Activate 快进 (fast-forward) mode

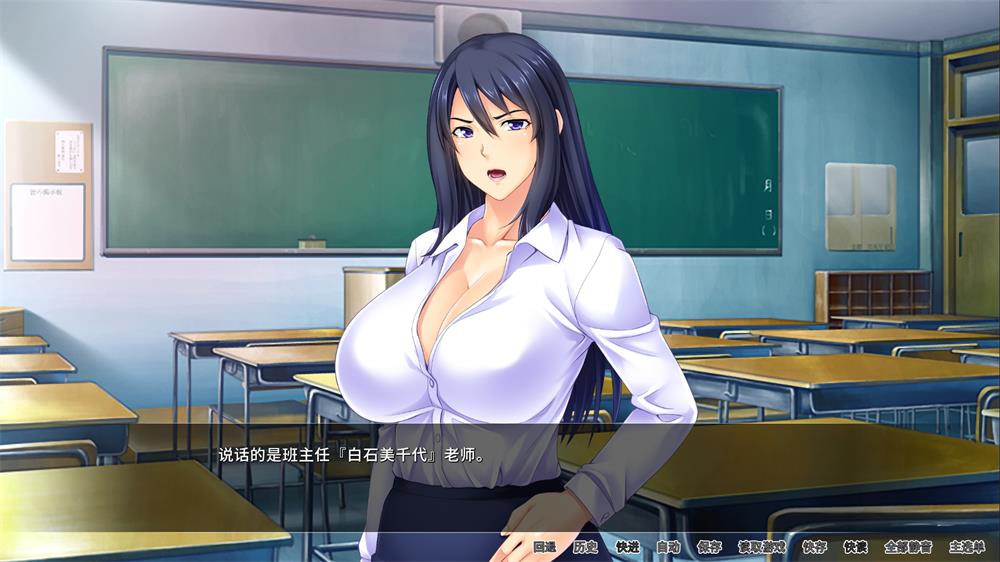(627, 547)
